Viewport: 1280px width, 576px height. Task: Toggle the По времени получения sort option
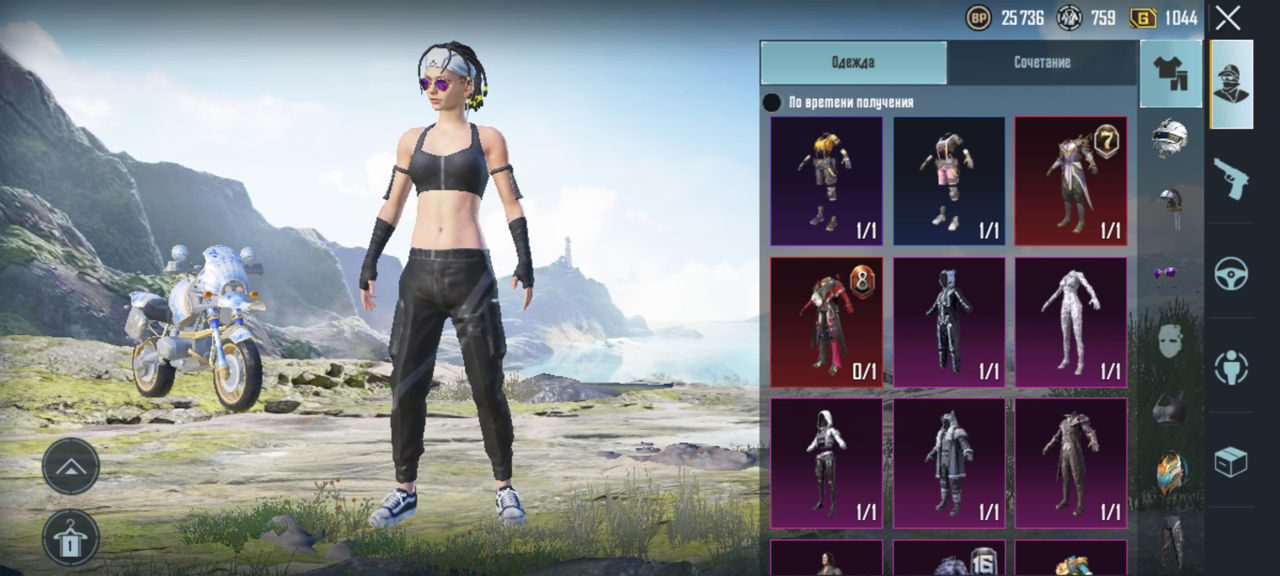click(x=772, y=102)
